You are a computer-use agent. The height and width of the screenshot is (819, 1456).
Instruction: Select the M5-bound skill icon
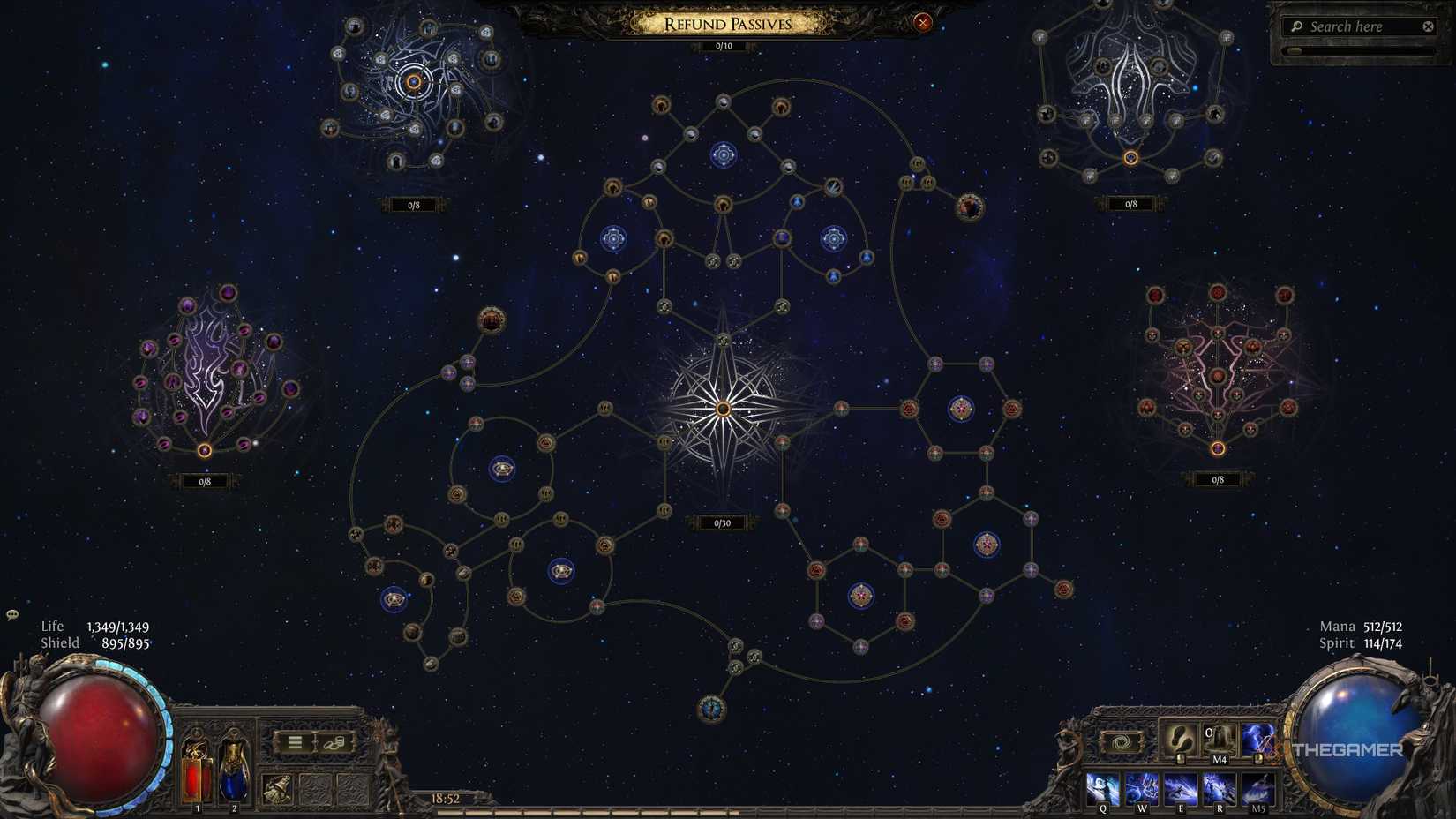[x=1258, y=787]
